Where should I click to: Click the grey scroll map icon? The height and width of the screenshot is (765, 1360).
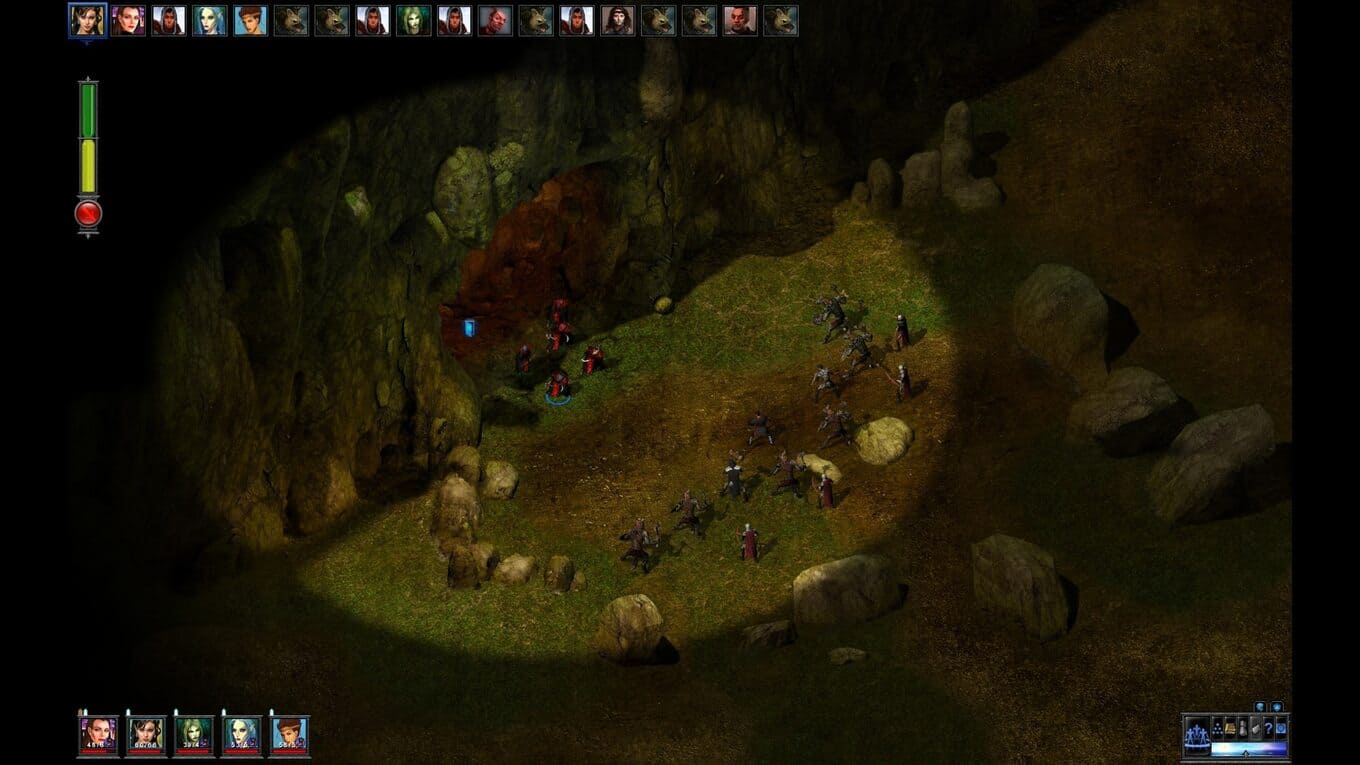pyautogui.click(x=1256, y=730)
